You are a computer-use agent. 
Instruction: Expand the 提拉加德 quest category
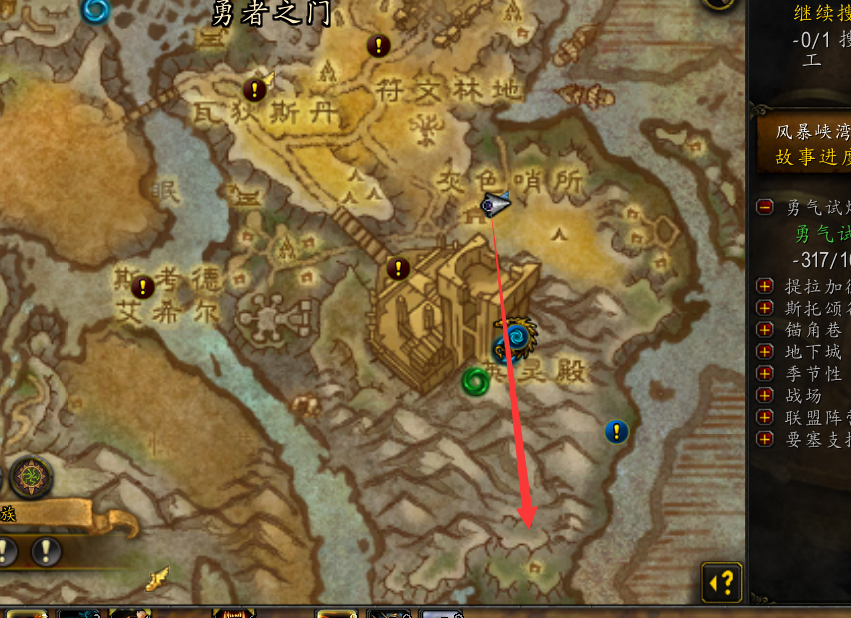click(765, 285)
